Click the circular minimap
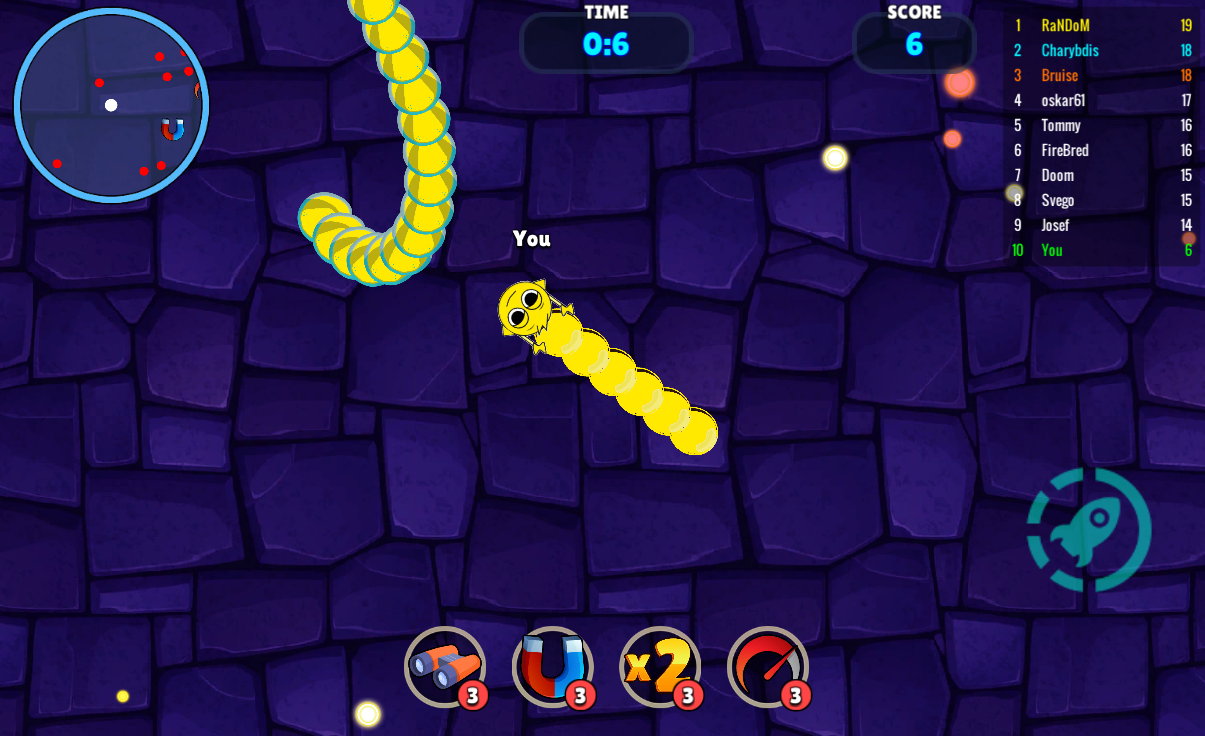The image size is (1205, 736). 111,105
